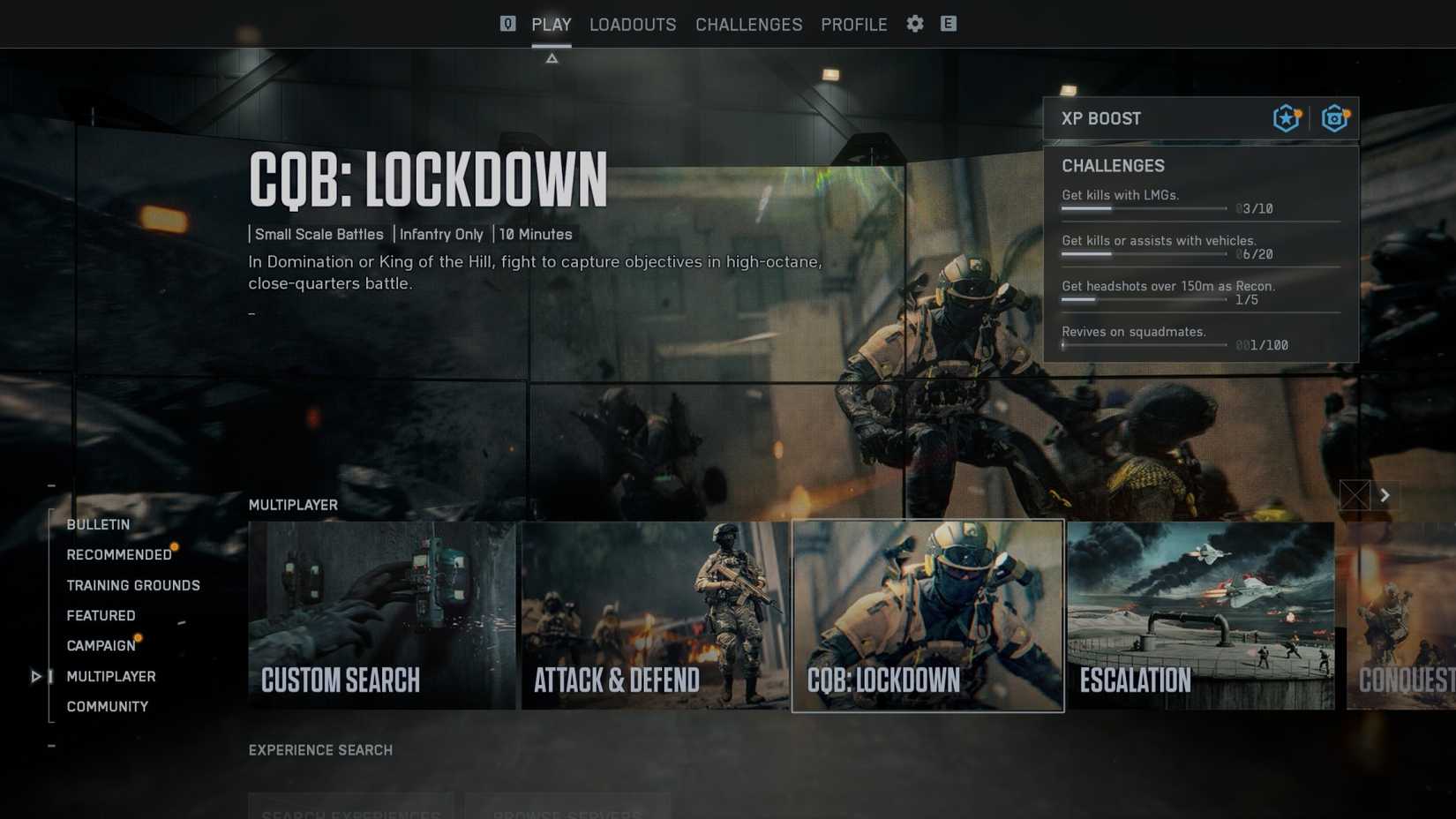Screen dimensions: 1456x819
Task: Collapse the PLAY menu via its upward triangle
Action: pos(552,56)
